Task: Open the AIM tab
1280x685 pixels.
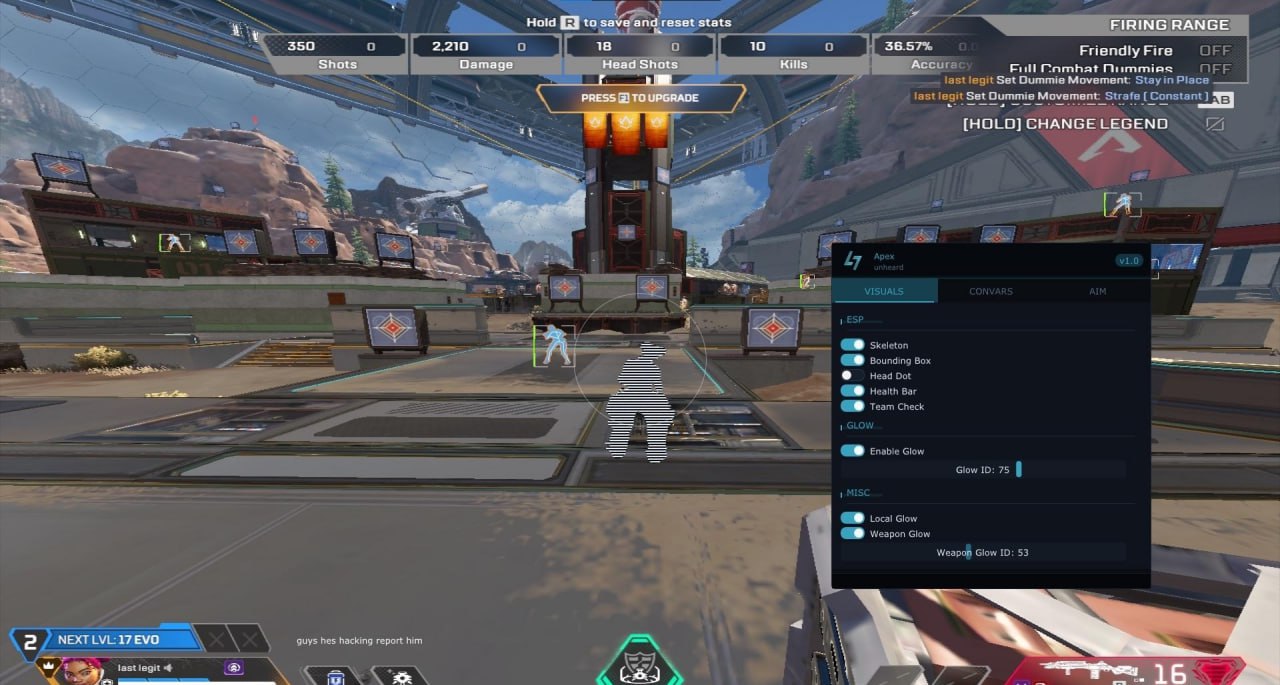Action: pyautogui.click(x=1097, y=291)
